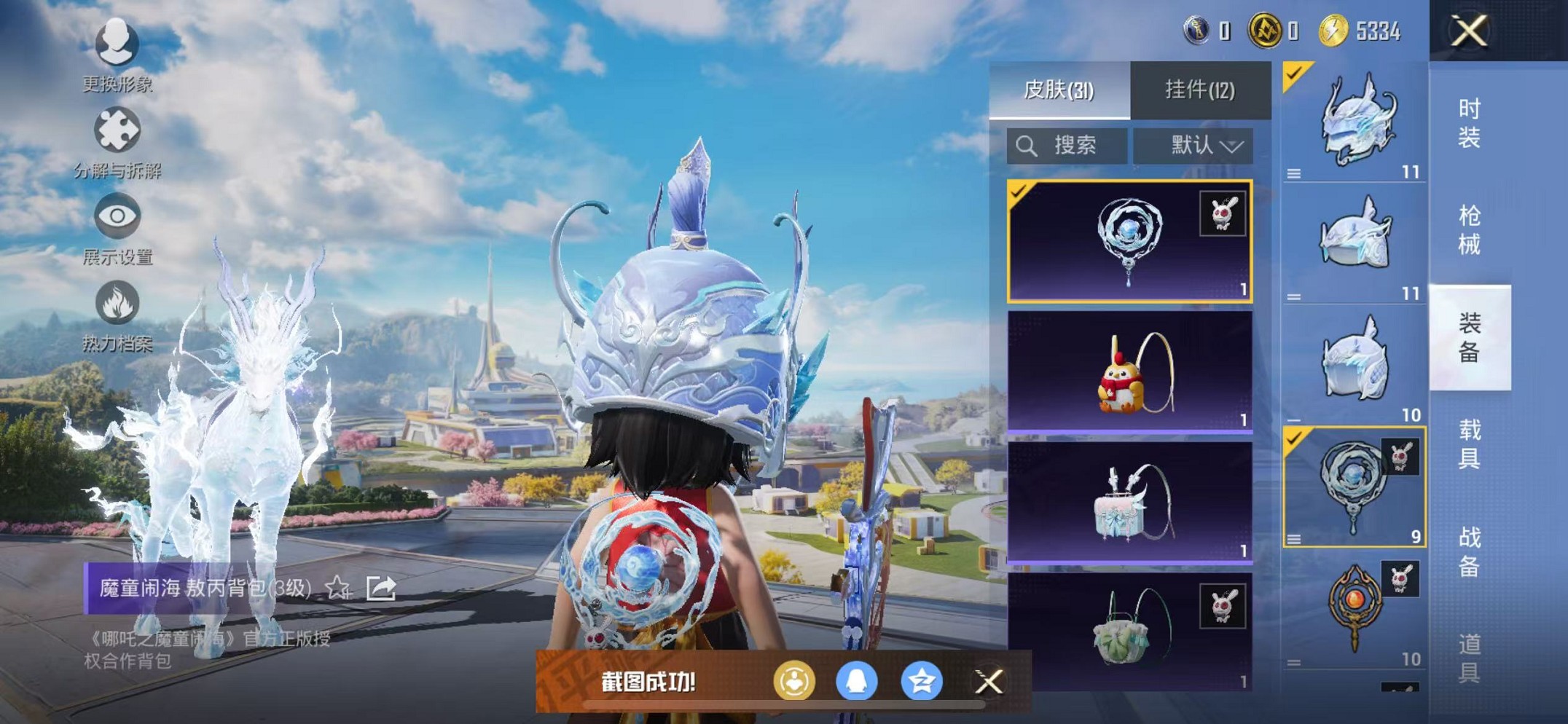The width and height of the screenshot is (1568, 724).
Task: Share the backpack using the arrow icon
Action: coord(381,587)
